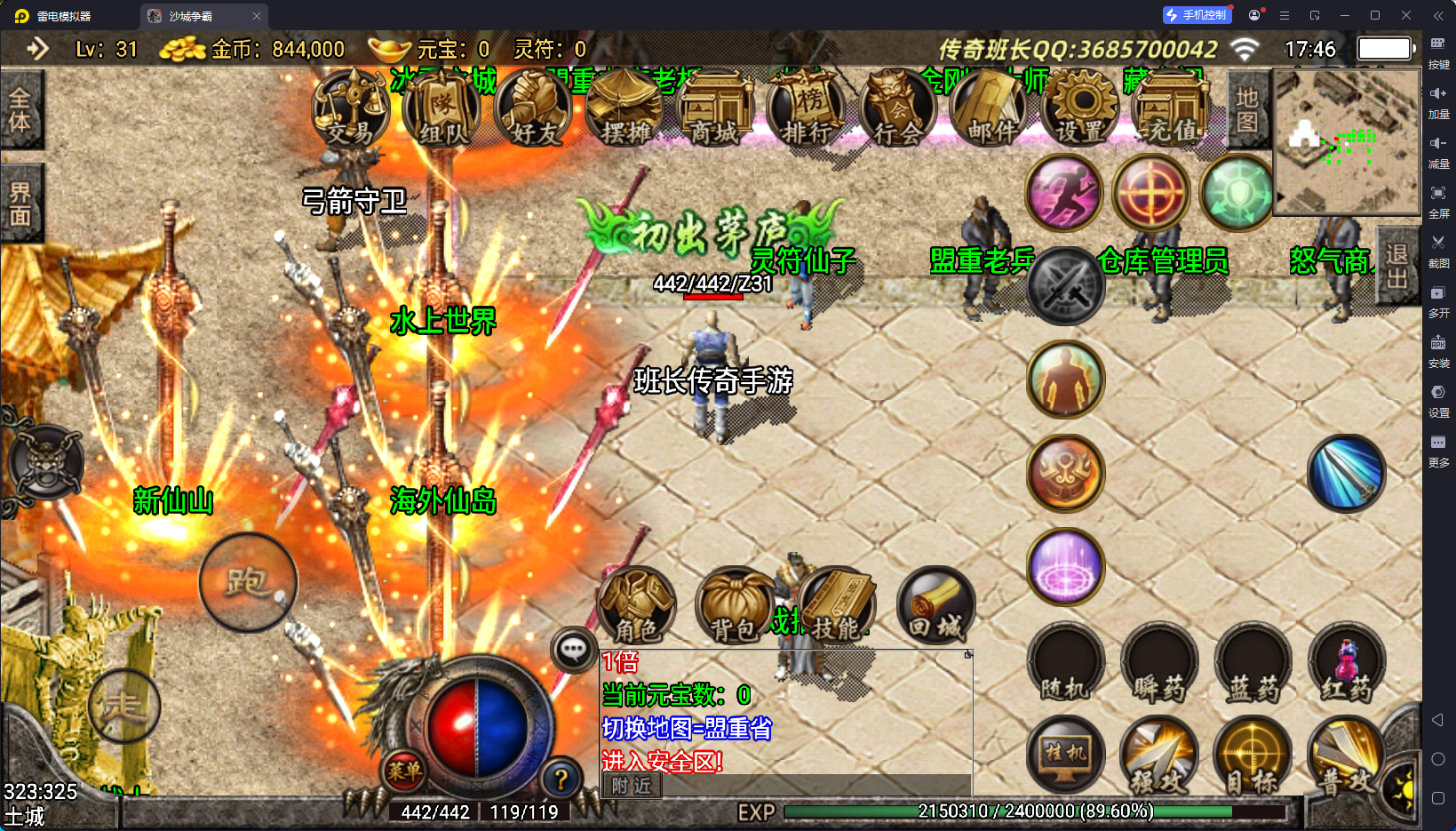Image resolution: width=1456 pixels, height=831 pixels.
Task: Open the 设置 gear settings
Action: pyautogui.click(x=1080, y=110)
